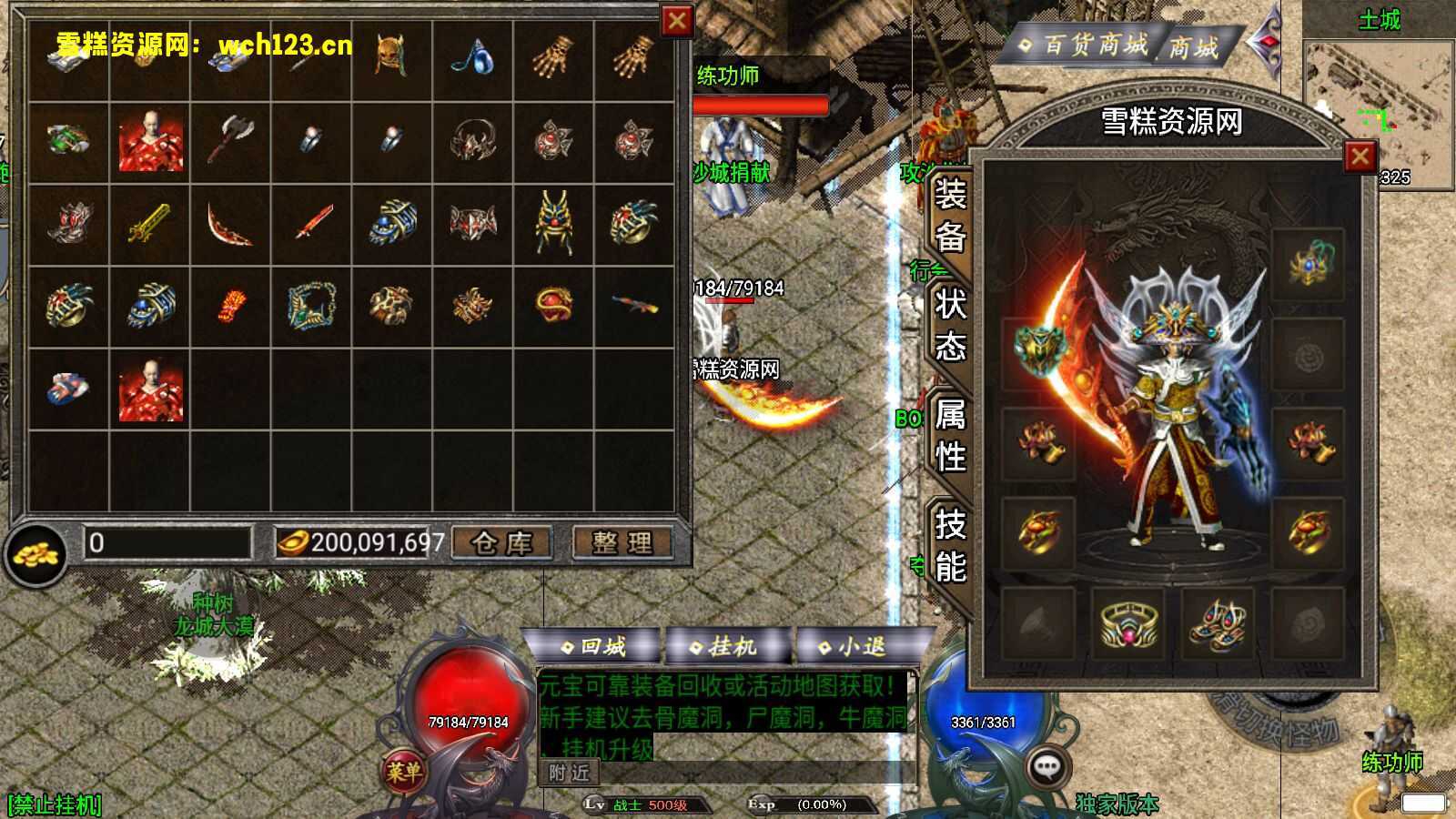The height and width of the screenshot is (819, 1456).
Task: Toggle auto-battle with 挂机 button
Action: (724, 646)
